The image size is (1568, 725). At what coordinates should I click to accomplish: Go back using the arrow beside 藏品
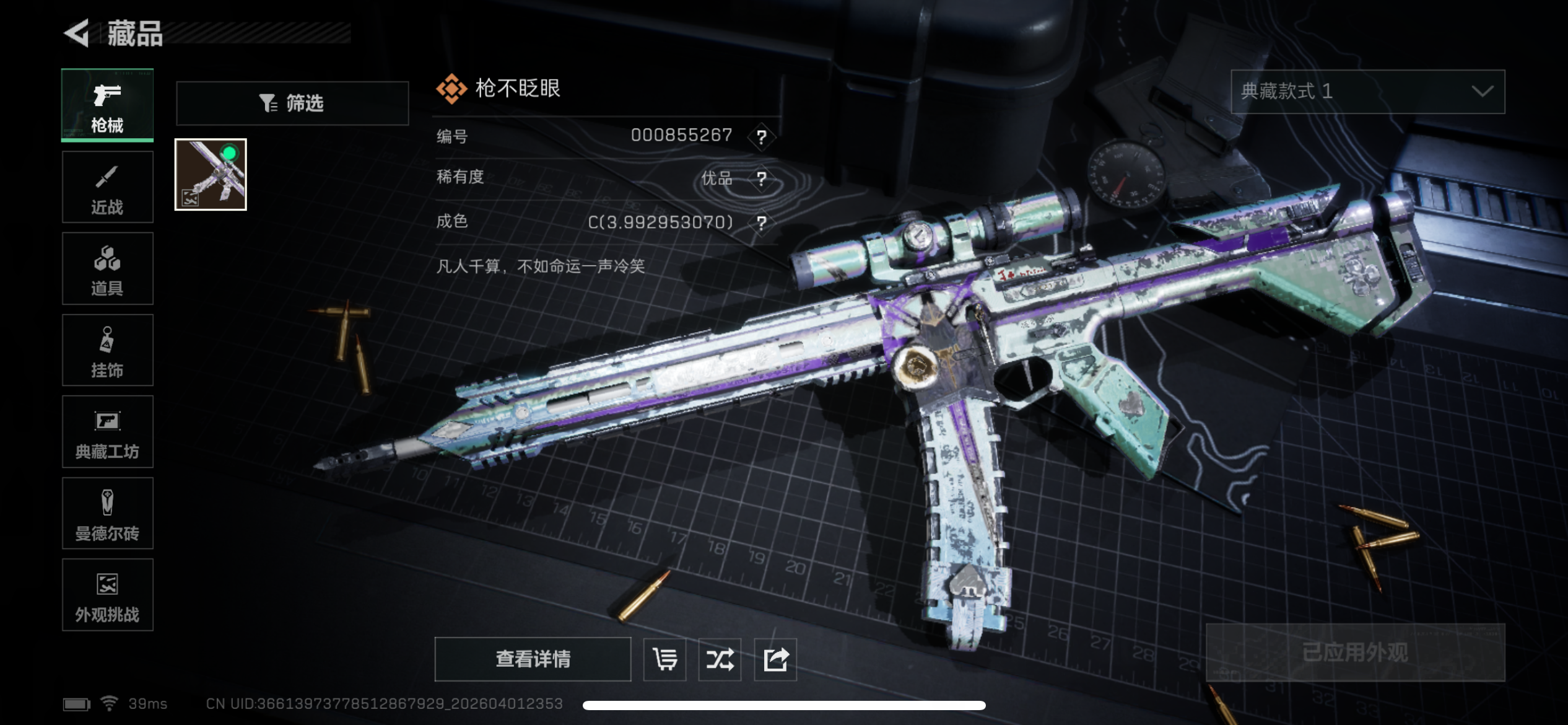(77, 33)
